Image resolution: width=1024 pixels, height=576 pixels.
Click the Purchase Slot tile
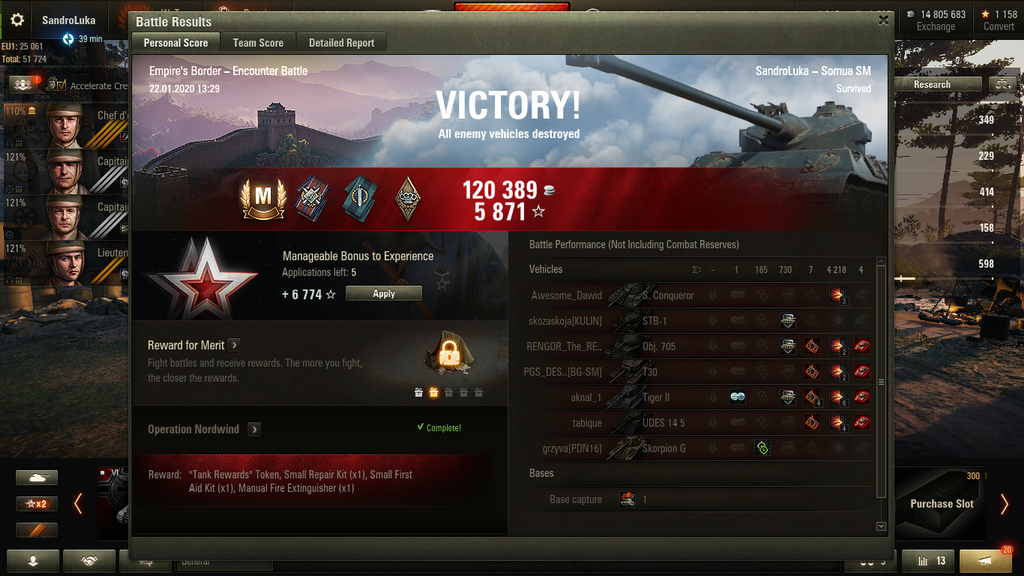coord(941,503)
